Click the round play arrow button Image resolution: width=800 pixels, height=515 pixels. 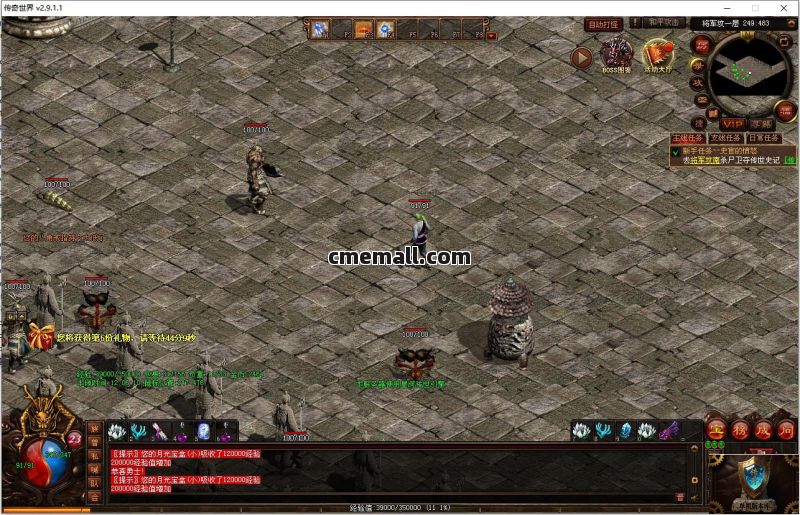tap(581, 57)
